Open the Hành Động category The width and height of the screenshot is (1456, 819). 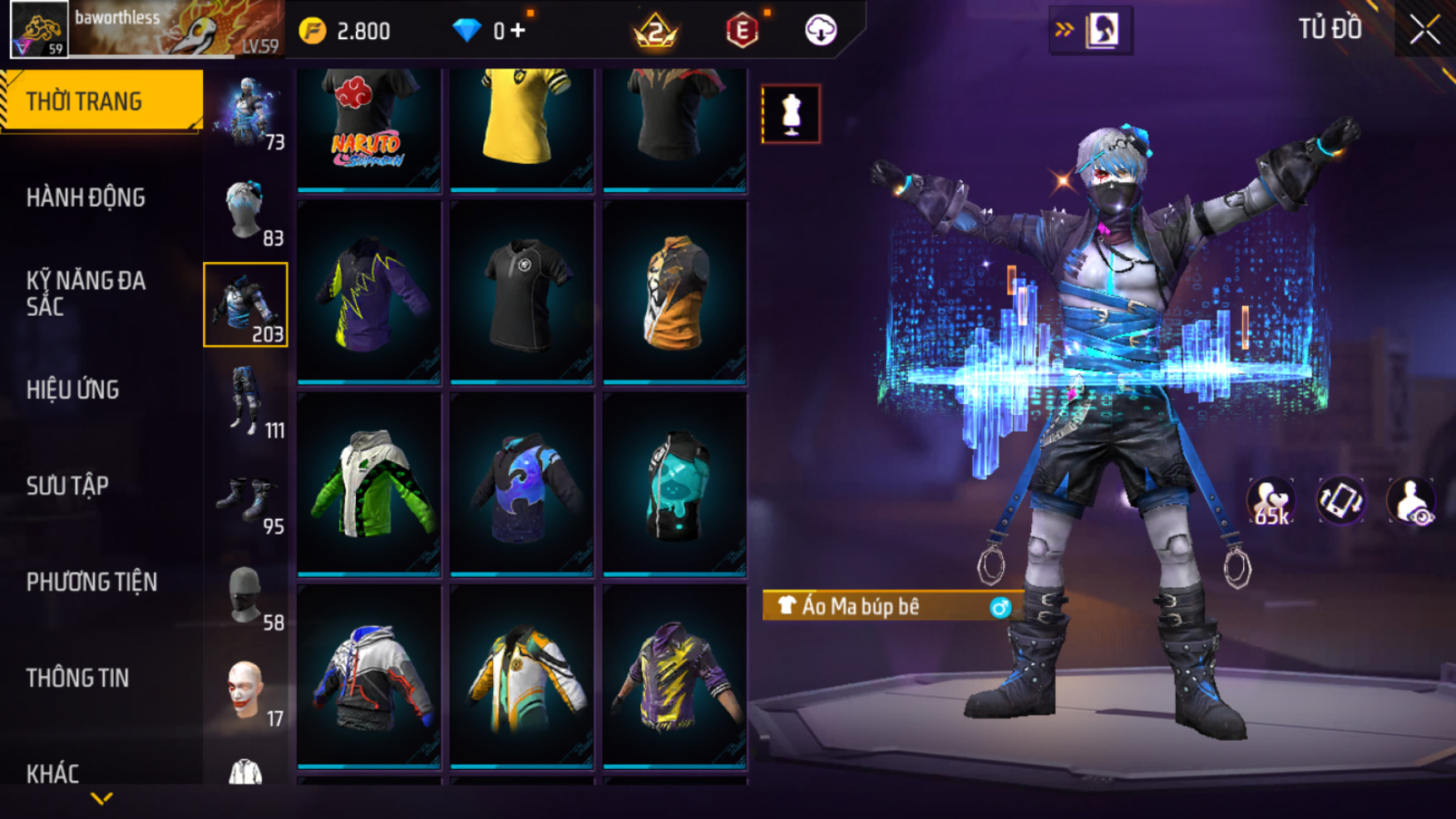(86, 198)
